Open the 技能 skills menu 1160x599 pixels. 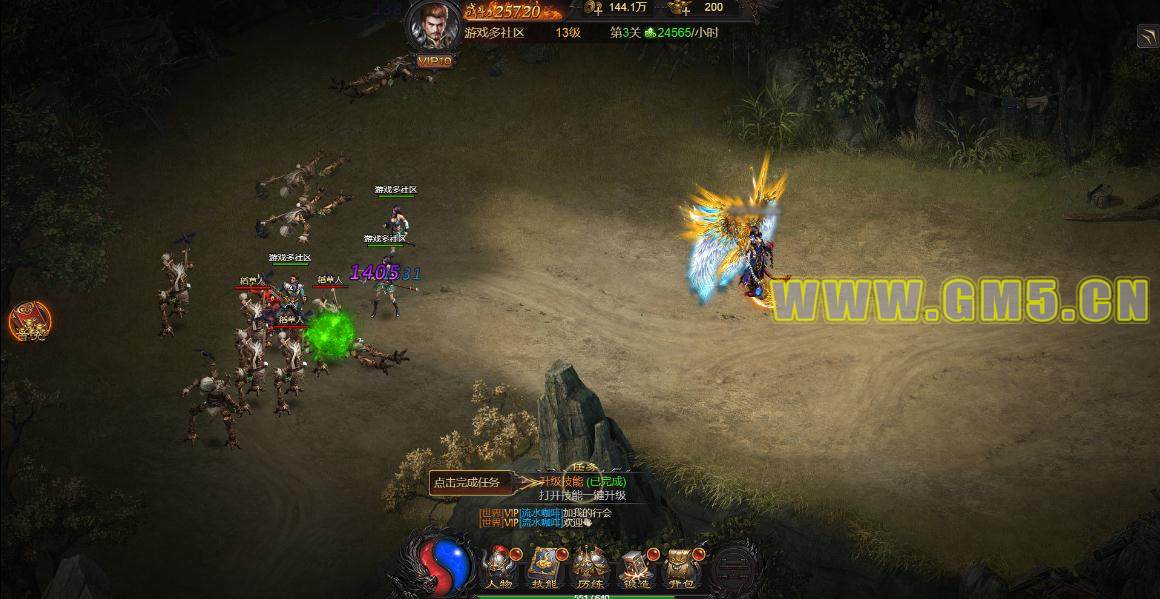tap(543, 568)
